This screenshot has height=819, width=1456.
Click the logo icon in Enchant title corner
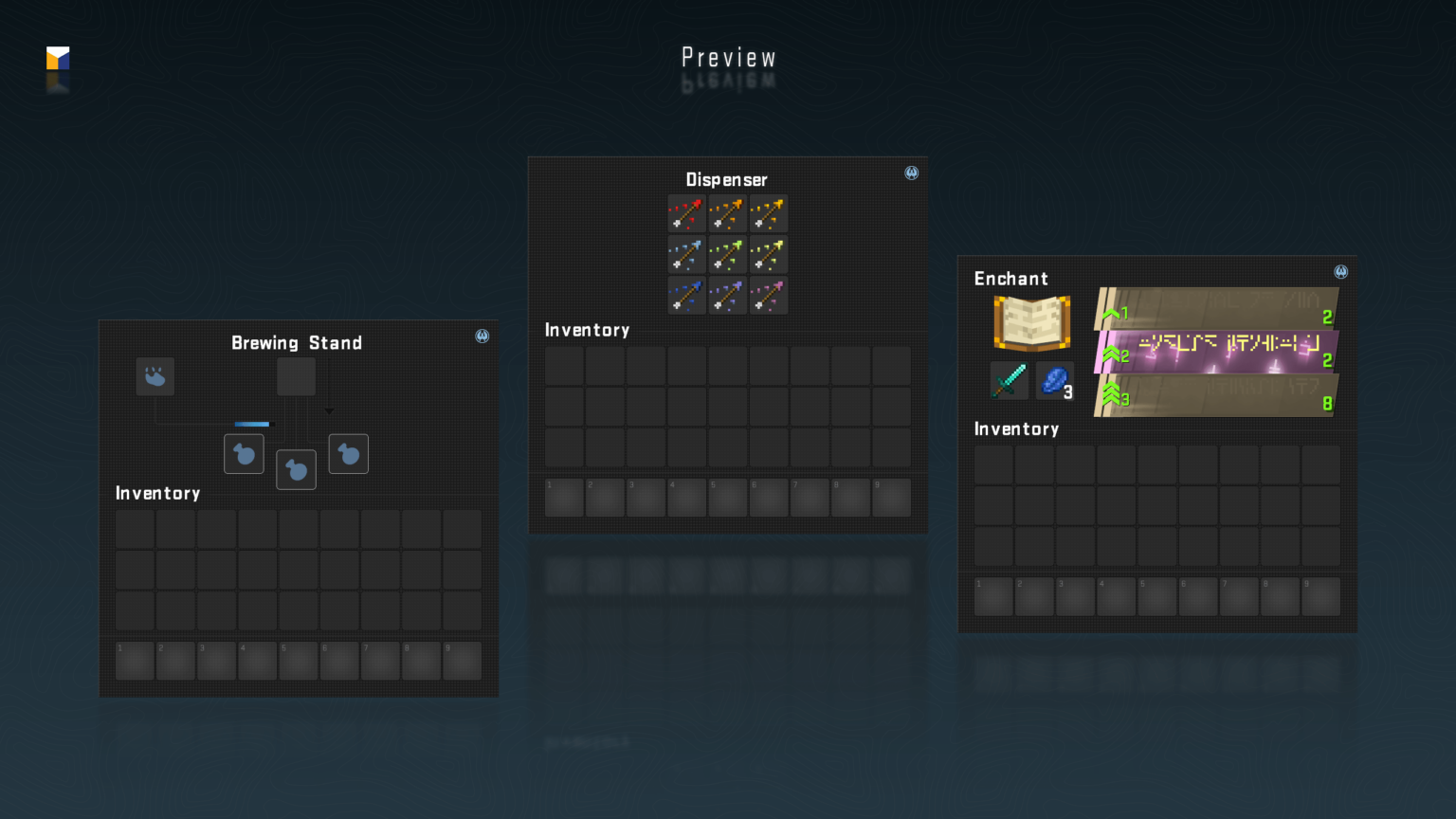pos(1340,271)
